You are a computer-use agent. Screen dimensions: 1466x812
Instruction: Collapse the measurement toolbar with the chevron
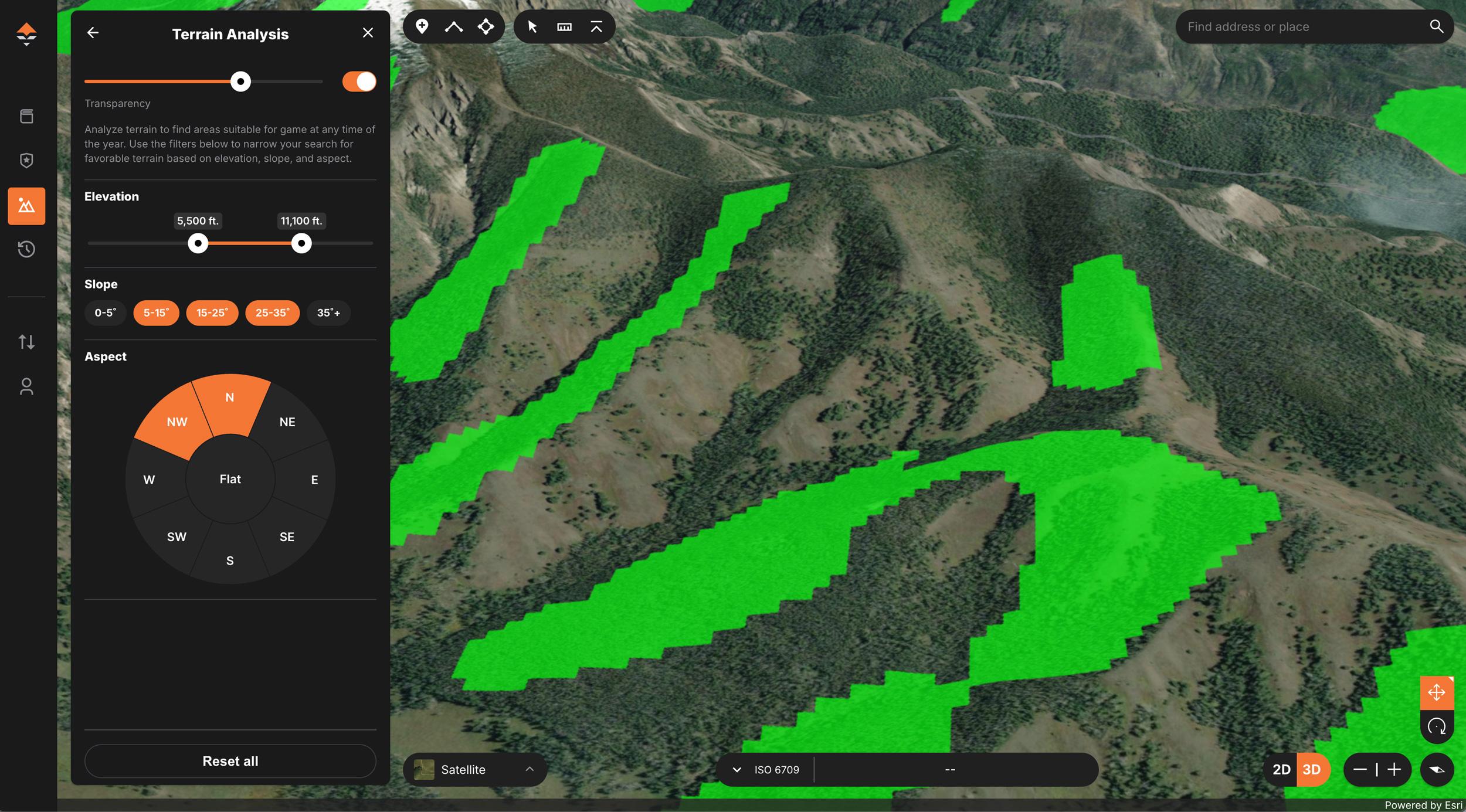(x=595, y=26)
